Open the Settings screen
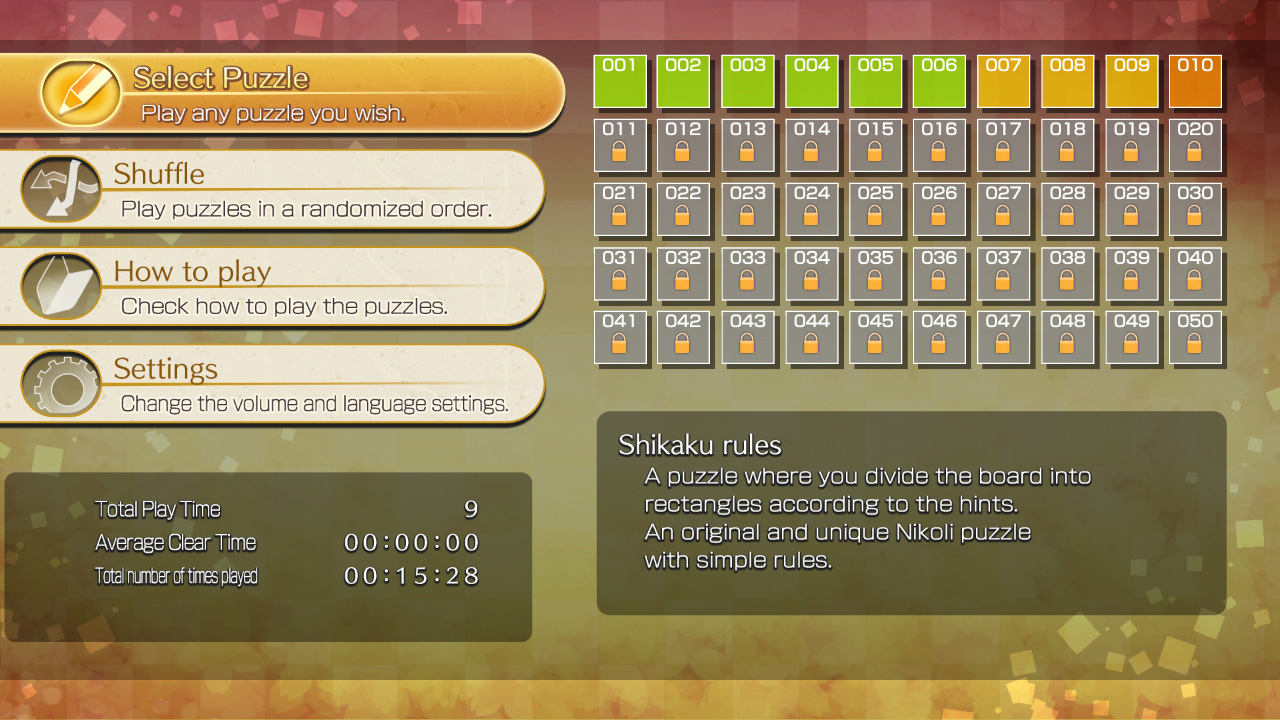This screenshot has width=1280, height=720. pos(250,382)
